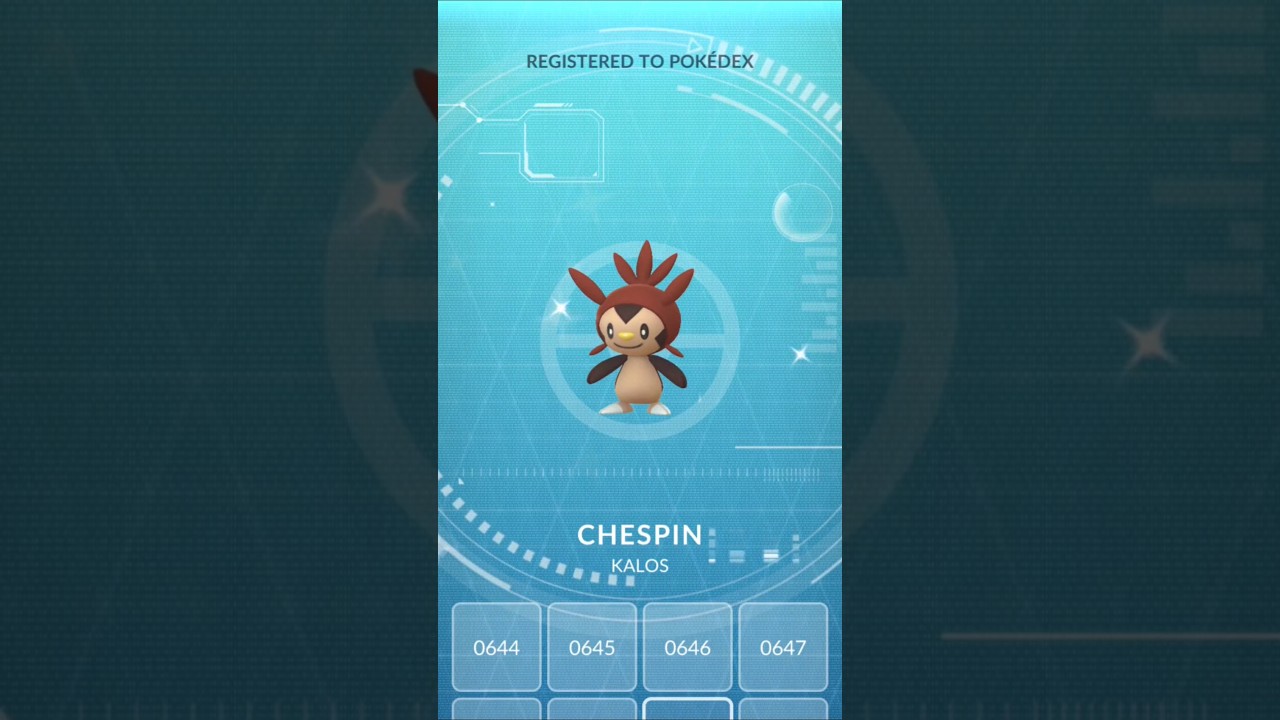Tap the REGISTERED TO POKÉDEX header
This screenshot has width=1280, height=720.
[640, 61]
